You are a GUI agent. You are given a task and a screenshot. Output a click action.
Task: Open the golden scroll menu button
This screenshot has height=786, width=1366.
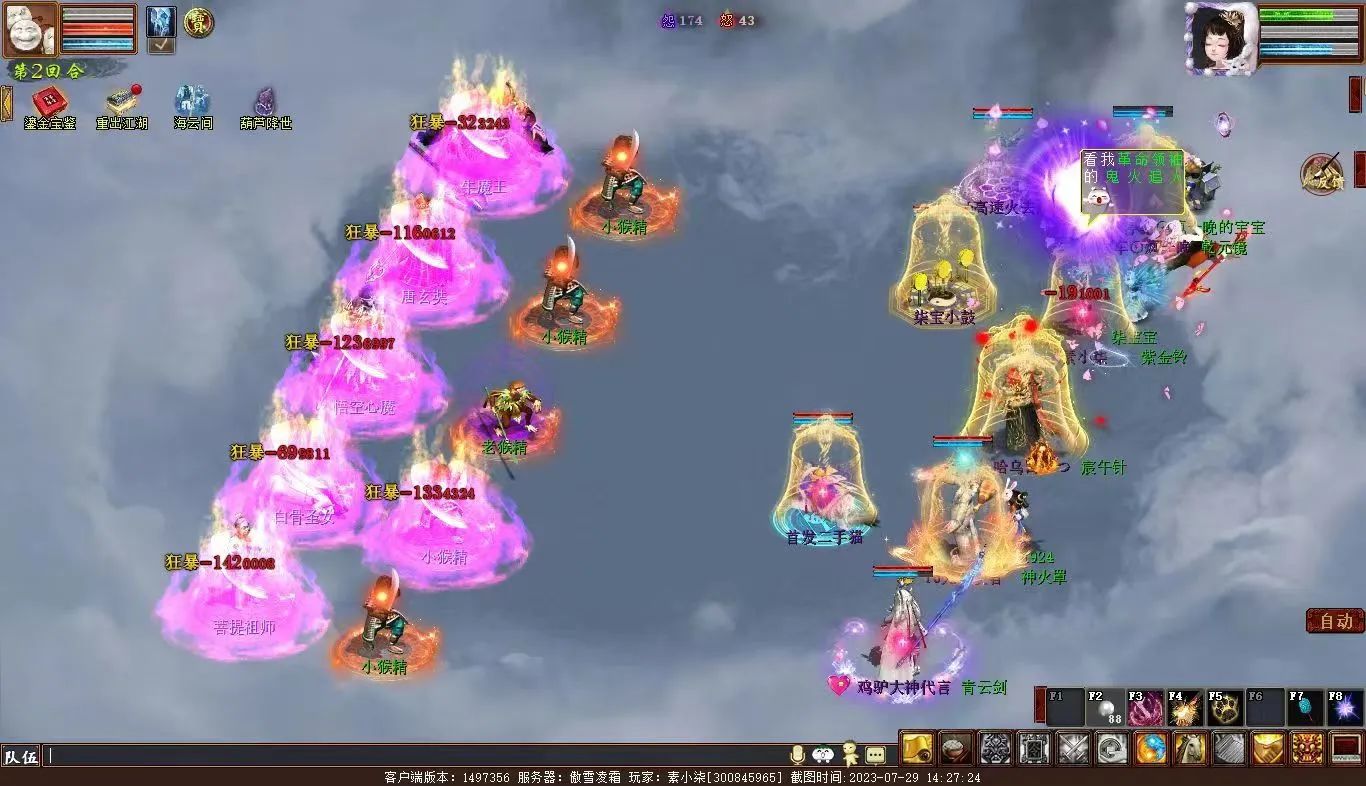[x=917, y=748]
